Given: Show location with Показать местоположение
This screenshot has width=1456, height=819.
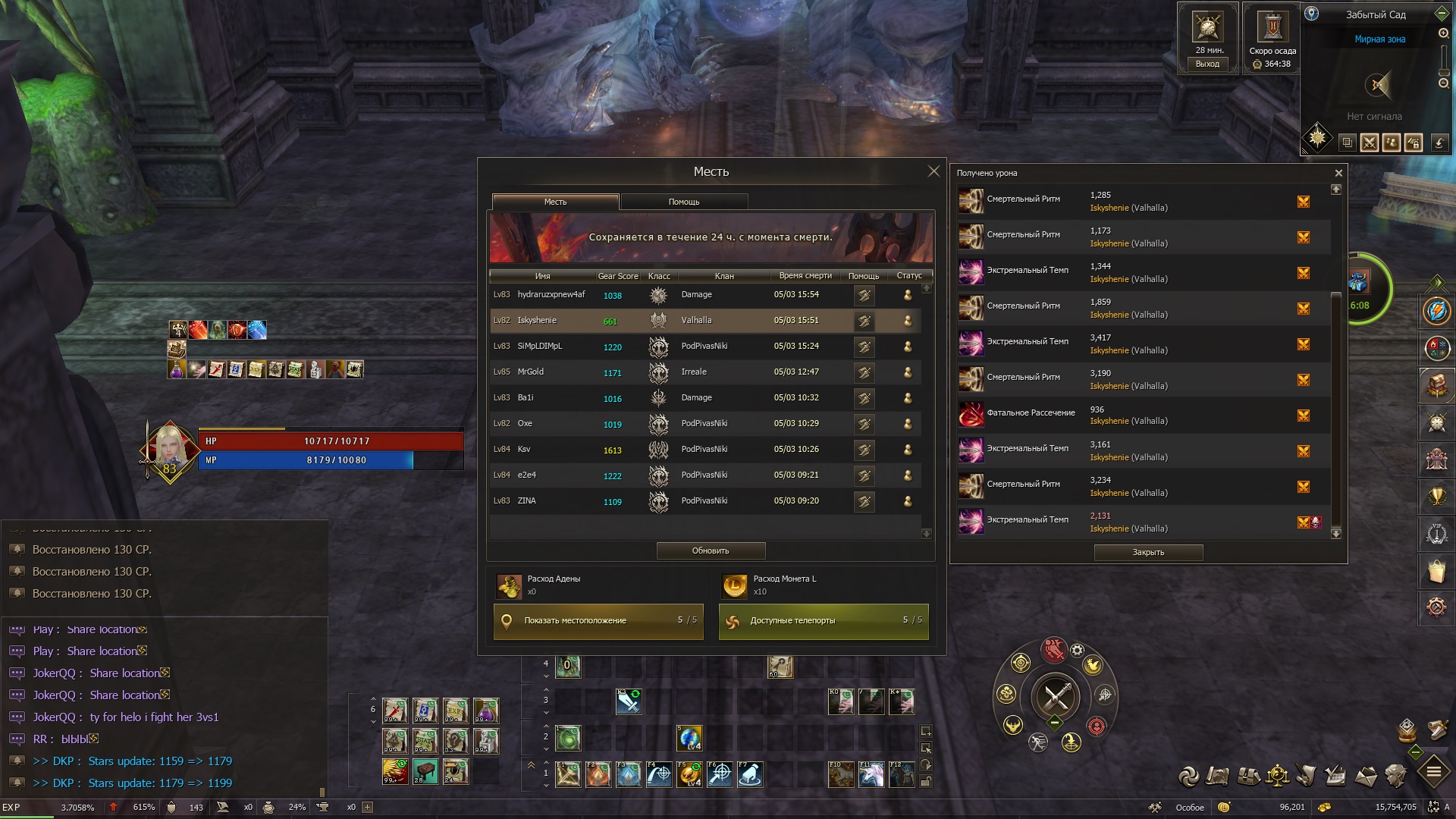Looking at the screenshot, I should (x=598, y=620).
